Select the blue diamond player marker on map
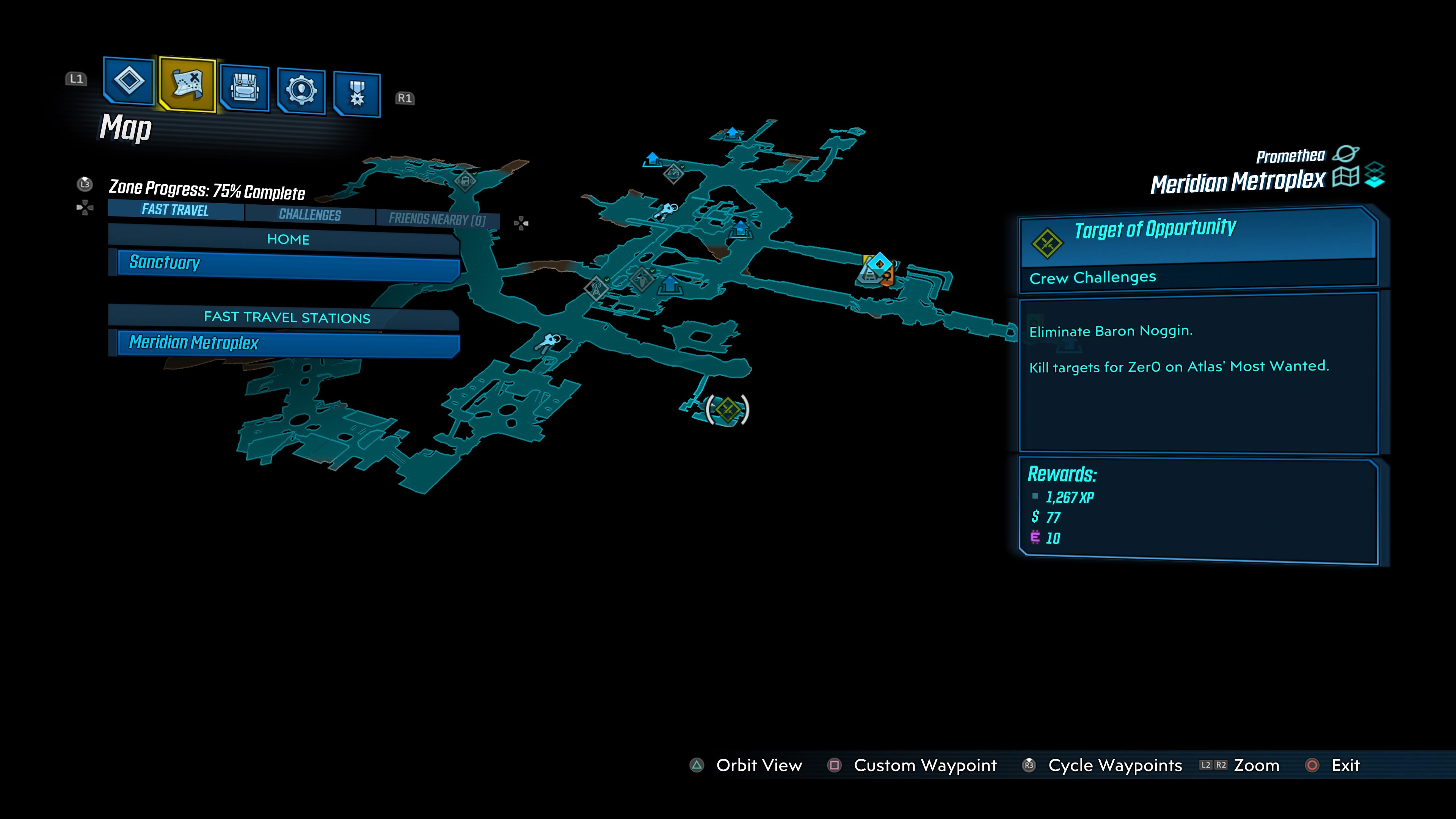The height and width of the screenshot is (819, 1456). click(x=880, y=264)
